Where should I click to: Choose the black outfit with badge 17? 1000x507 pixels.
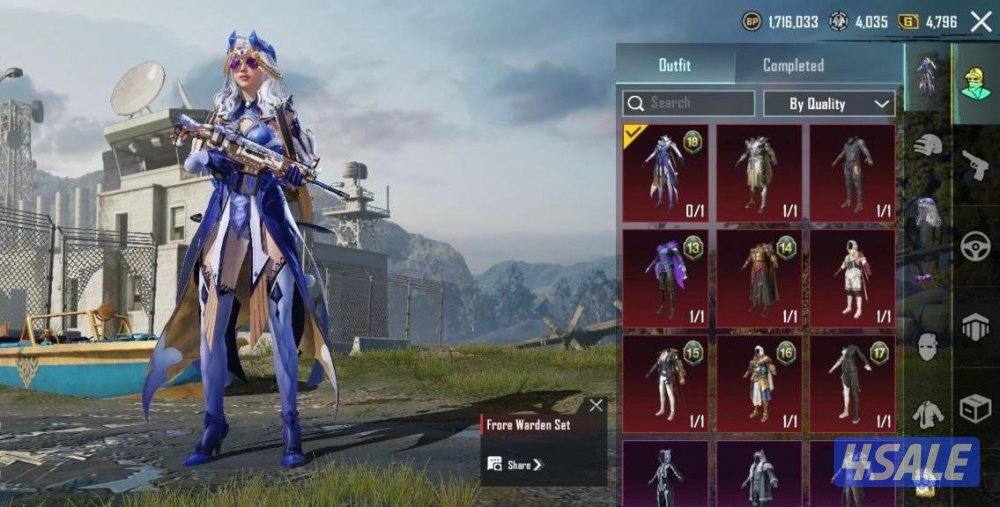(x=852, y=383)
